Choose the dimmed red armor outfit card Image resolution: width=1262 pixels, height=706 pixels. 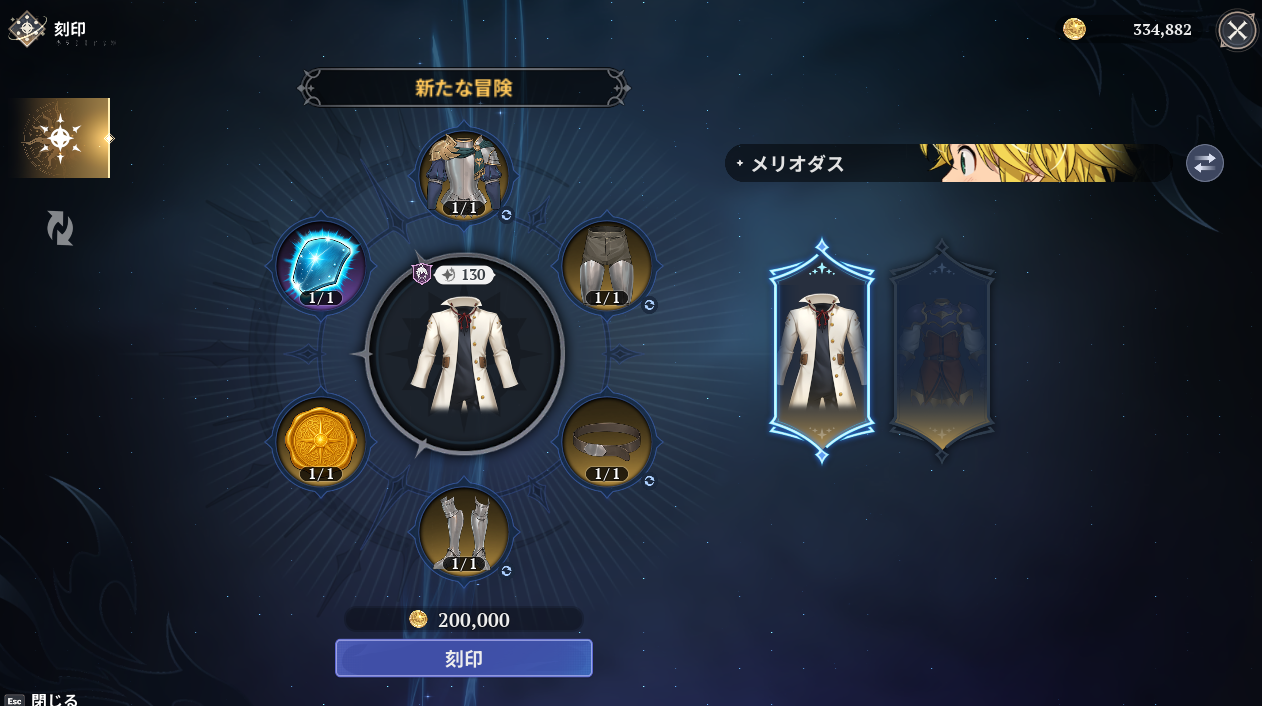(941, 351)
